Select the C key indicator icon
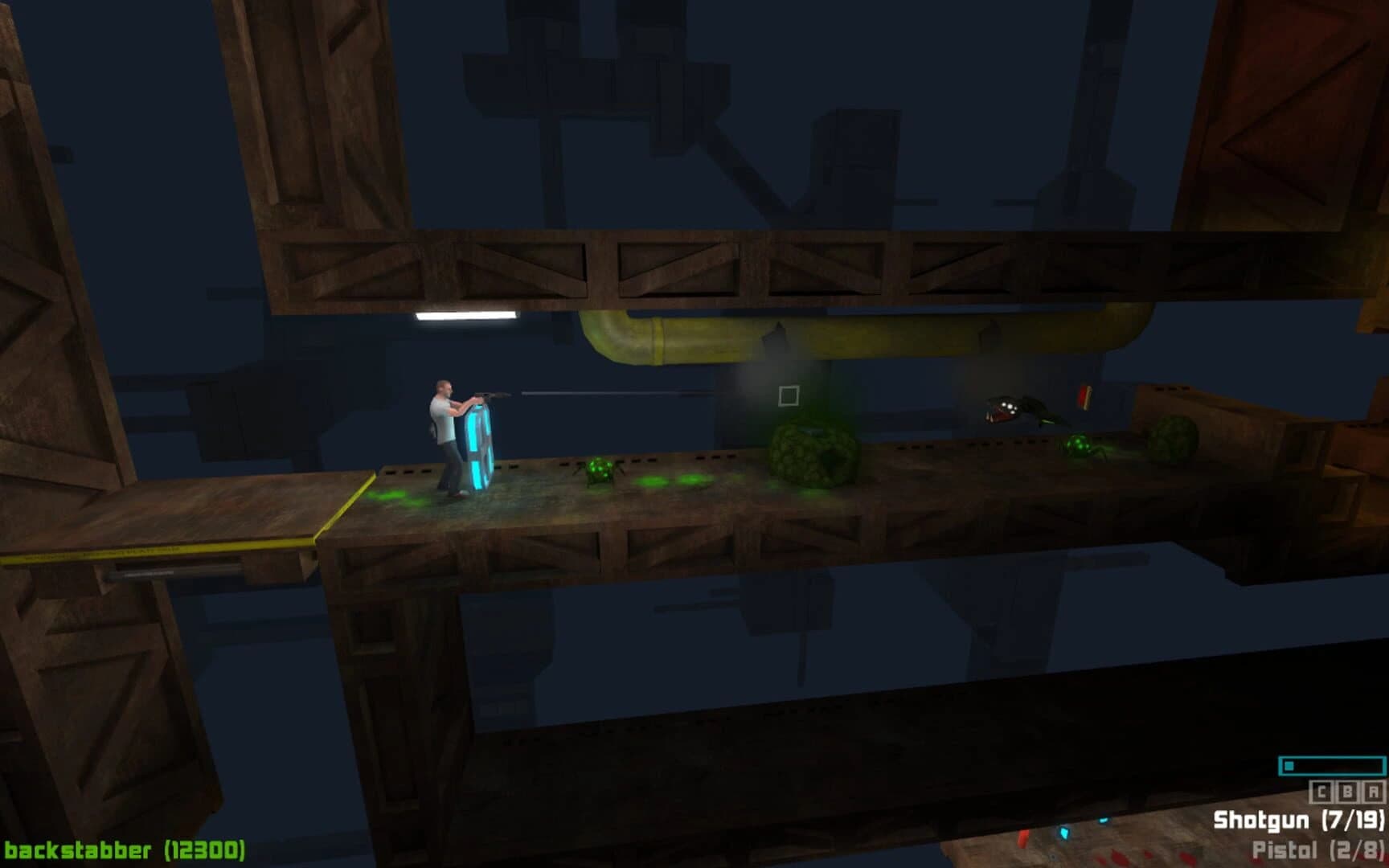Viewport: 1389px width, 868px height. pos(1321,792)
